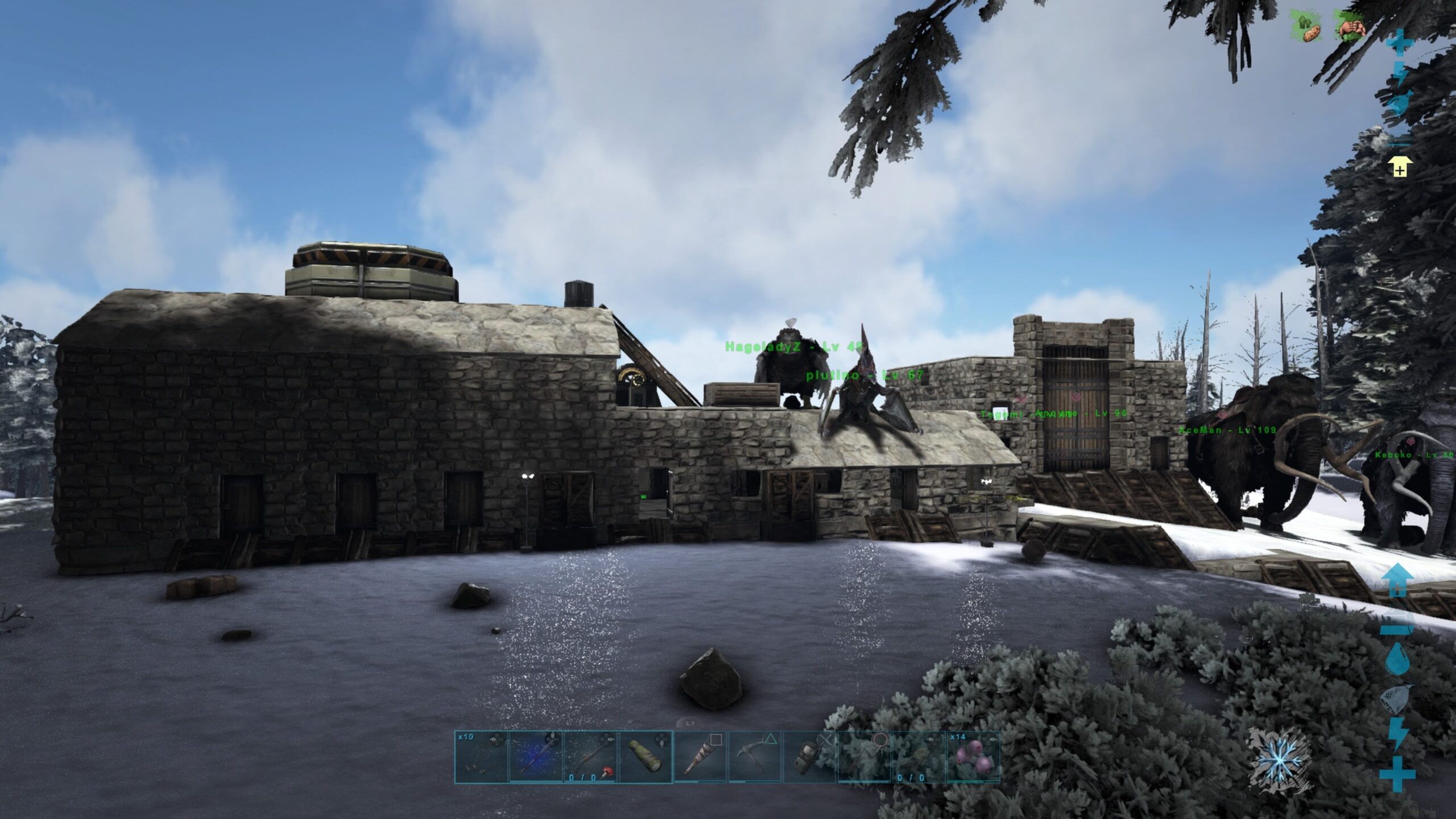The image size is (1456, 819).
Task: Equip the pickaxe from the hotbar
Action: (755, 756)
